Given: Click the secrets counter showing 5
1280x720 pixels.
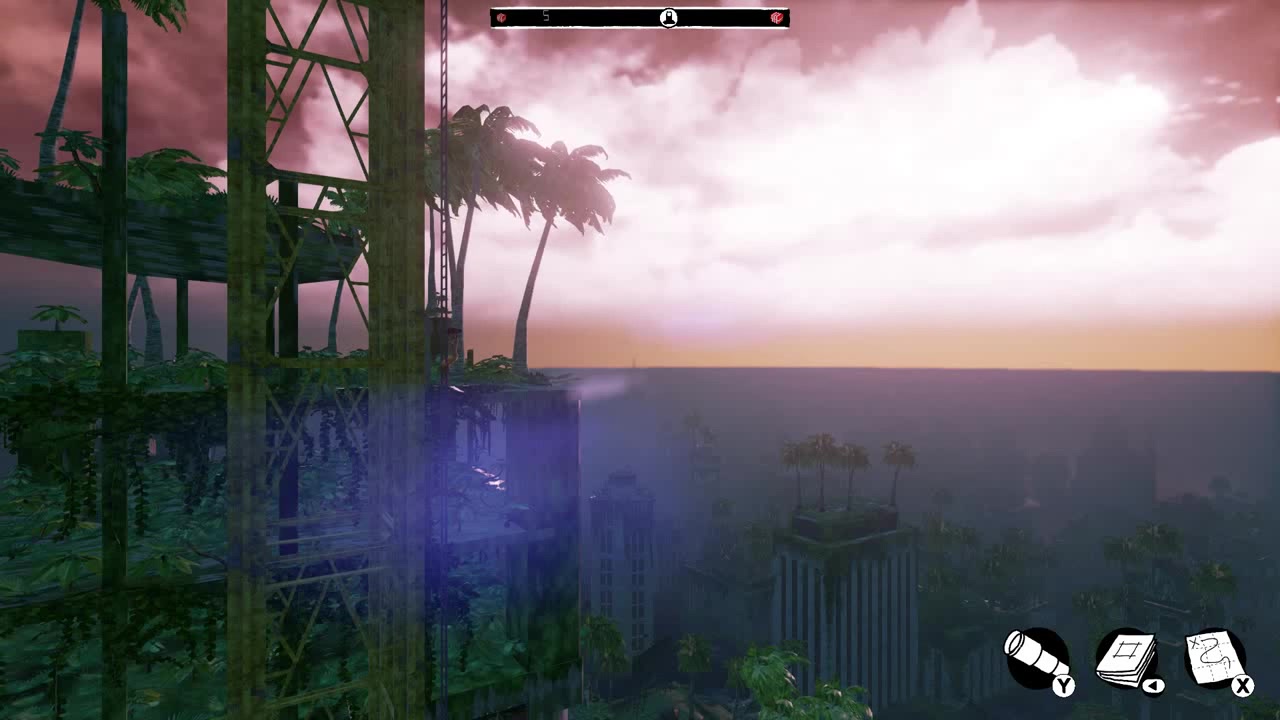Looking at the screenshot, I should (545, 16).
